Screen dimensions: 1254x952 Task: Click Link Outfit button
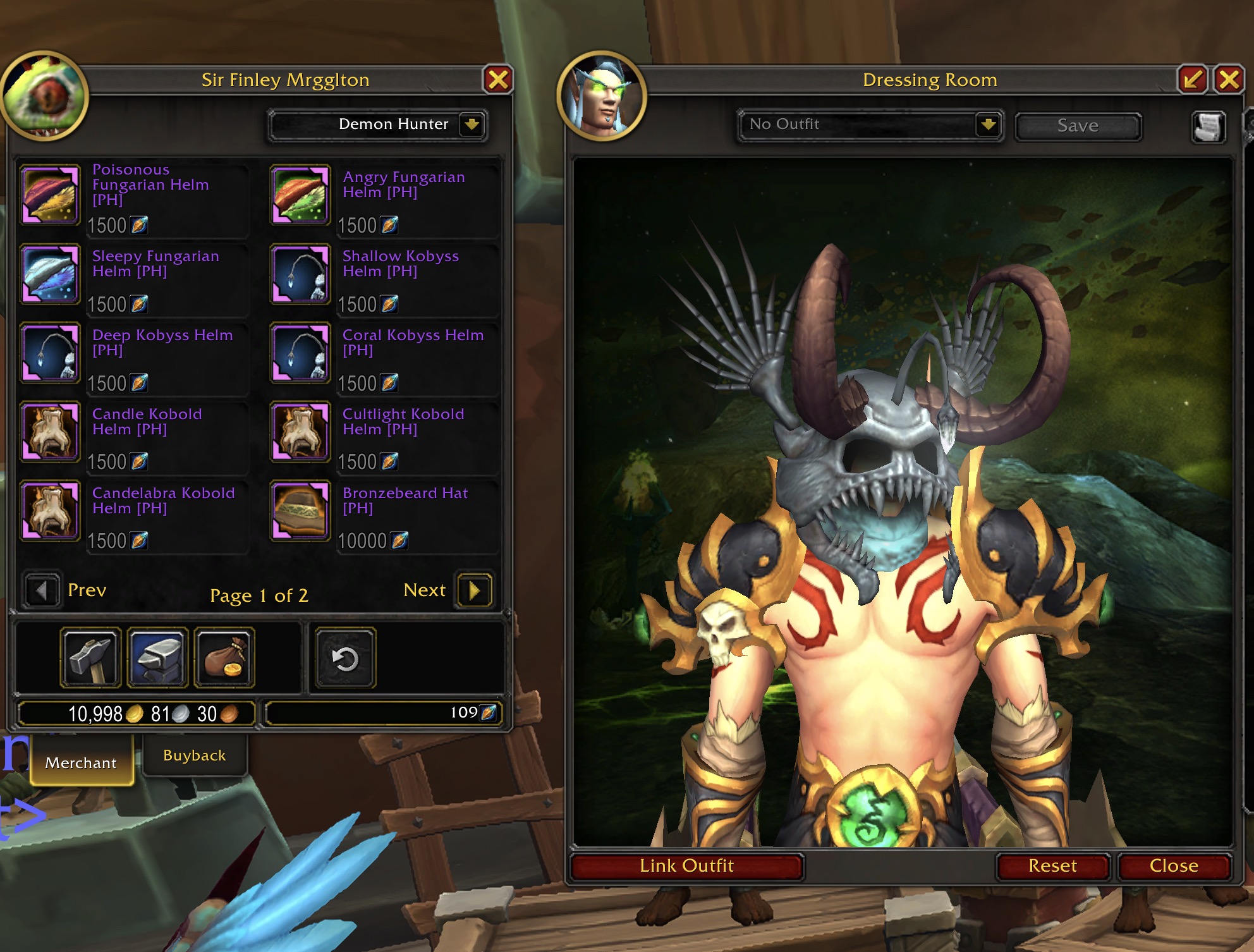(686, 865)
